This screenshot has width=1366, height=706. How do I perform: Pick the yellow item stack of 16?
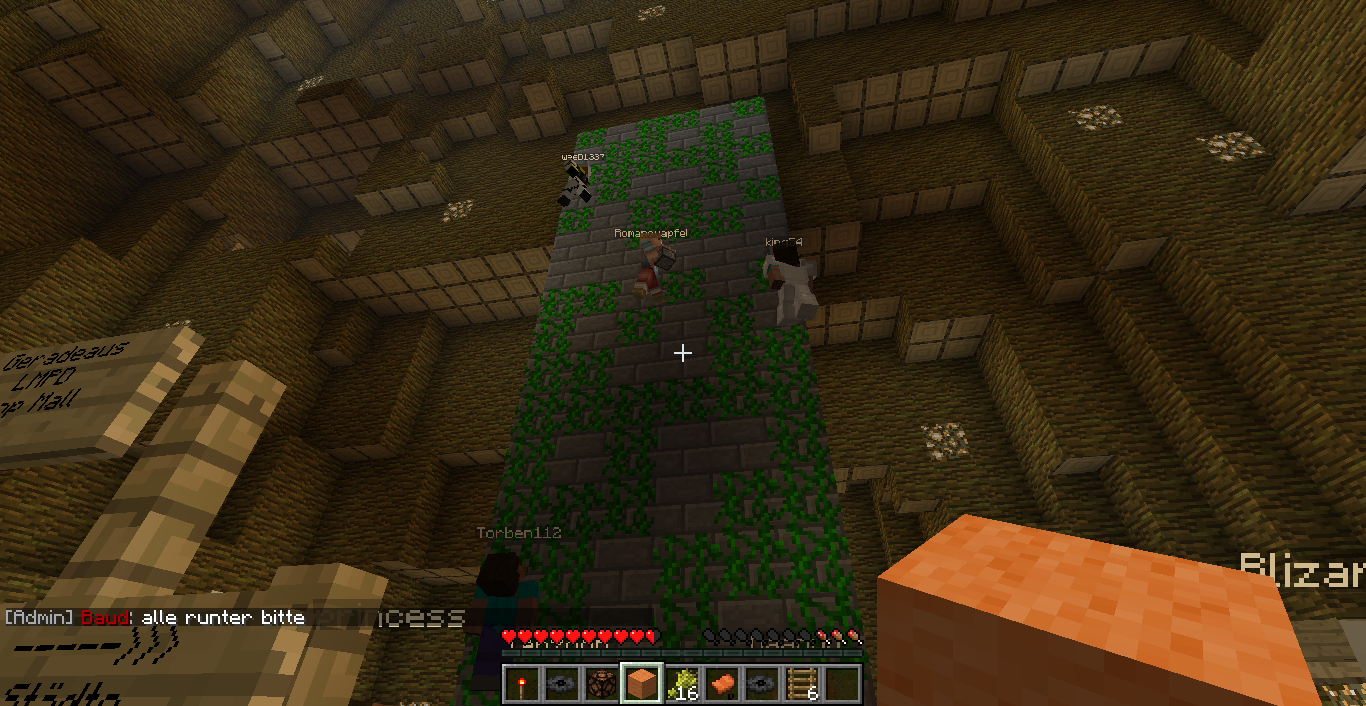click(681, 684)
